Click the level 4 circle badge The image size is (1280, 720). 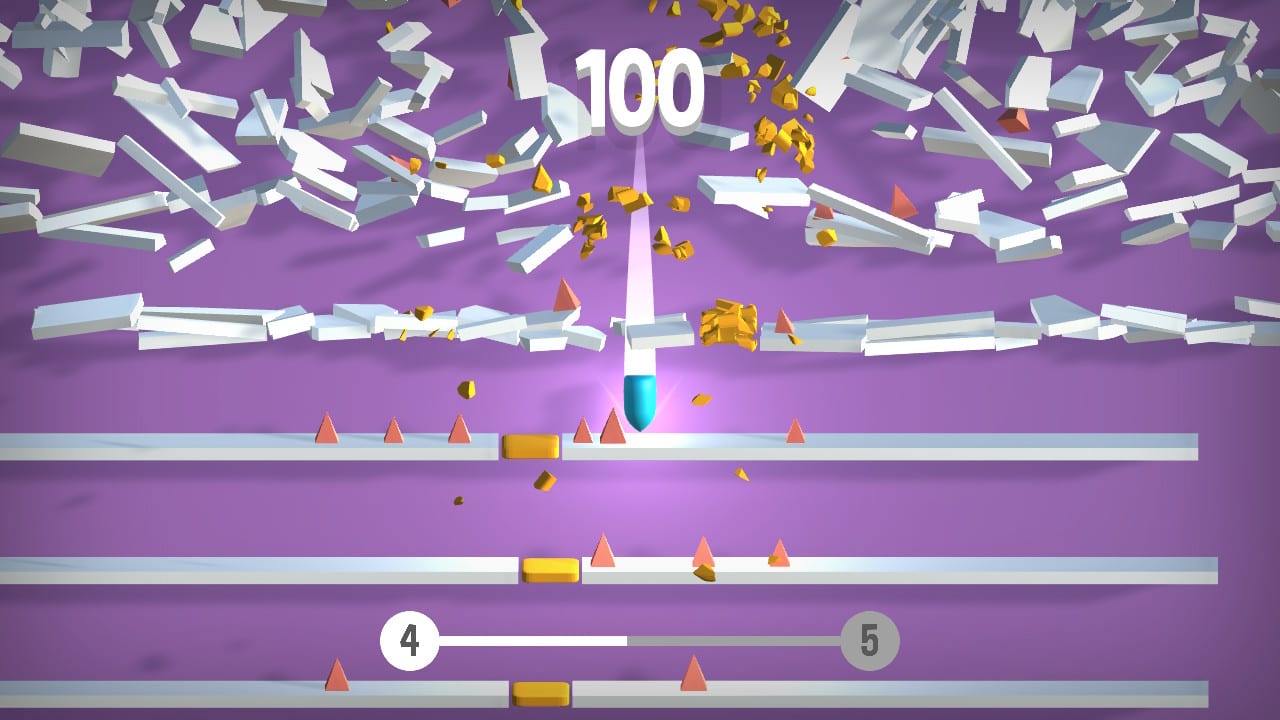tap(409, 638)
